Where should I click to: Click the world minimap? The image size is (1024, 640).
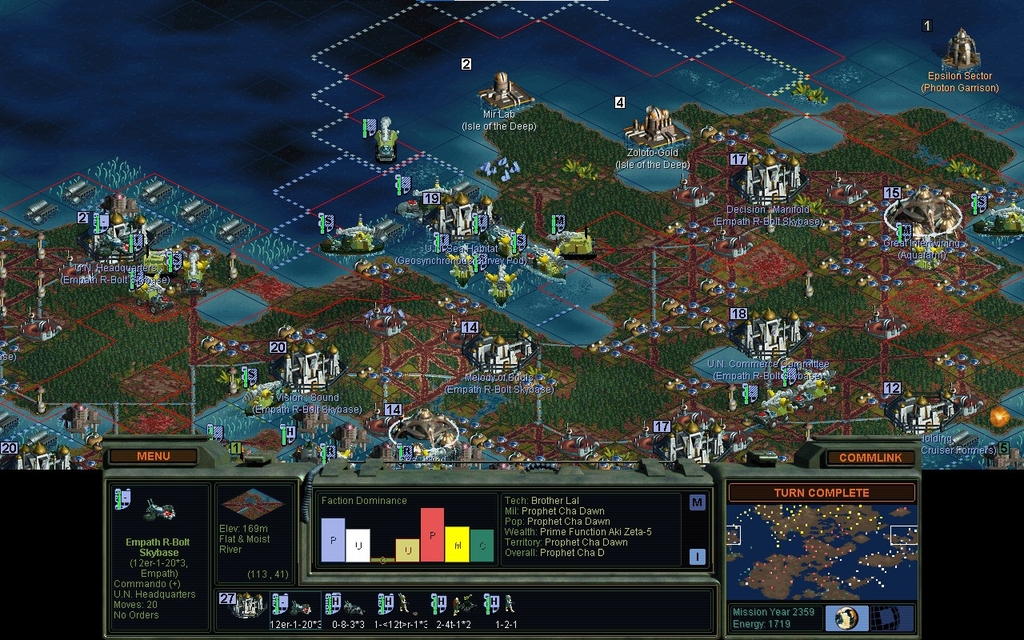coord(821,551)
